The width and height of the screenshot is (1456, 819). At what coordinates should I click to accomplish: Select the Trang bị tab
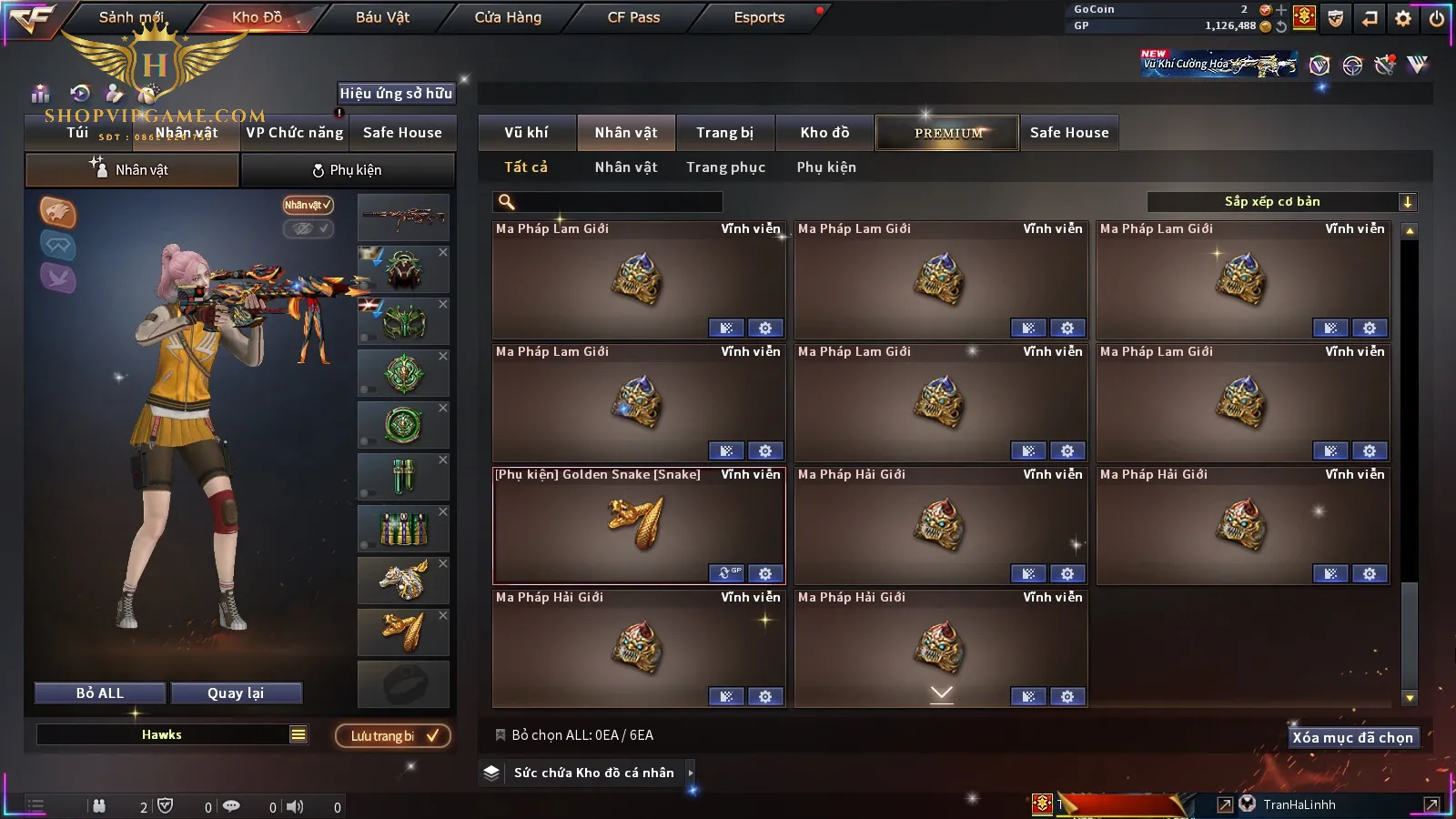click(x=724, y=133)
